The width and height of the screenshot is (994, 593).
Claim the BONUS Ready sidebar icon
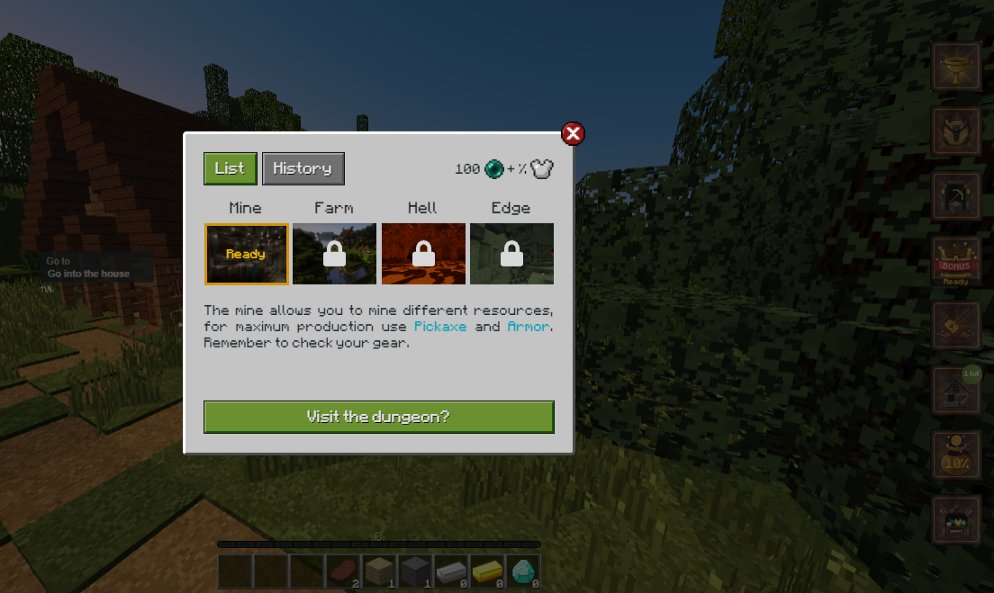point(955,262)
